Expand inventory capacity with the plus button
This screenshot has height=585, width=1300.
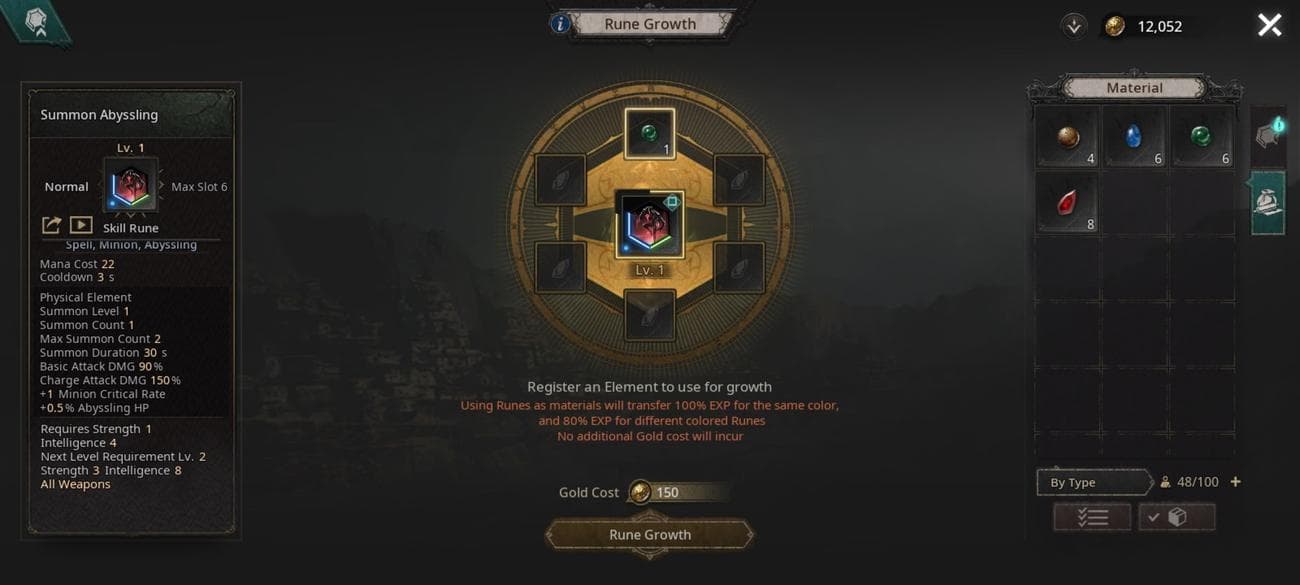1235,482
